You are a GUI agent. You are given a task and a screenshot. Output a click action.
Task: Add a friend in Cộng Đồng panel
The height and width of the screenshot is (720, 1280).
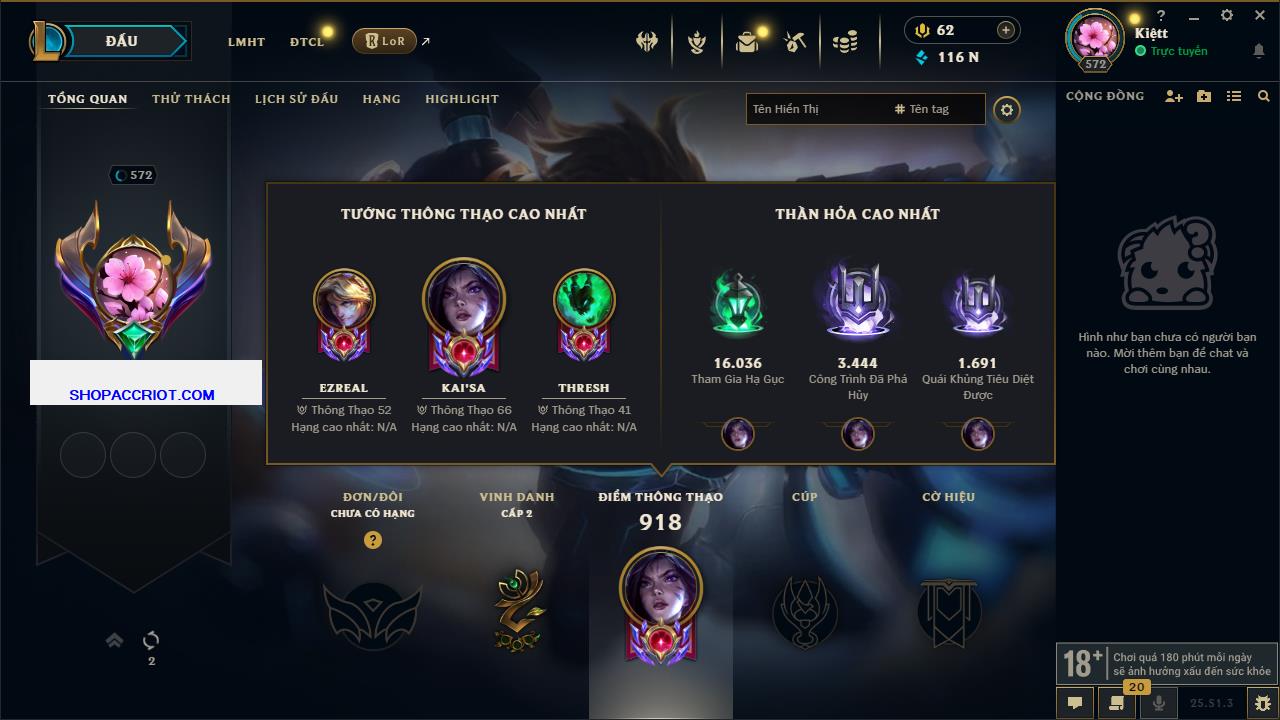pyautogui.click(x=1174, y=96)
